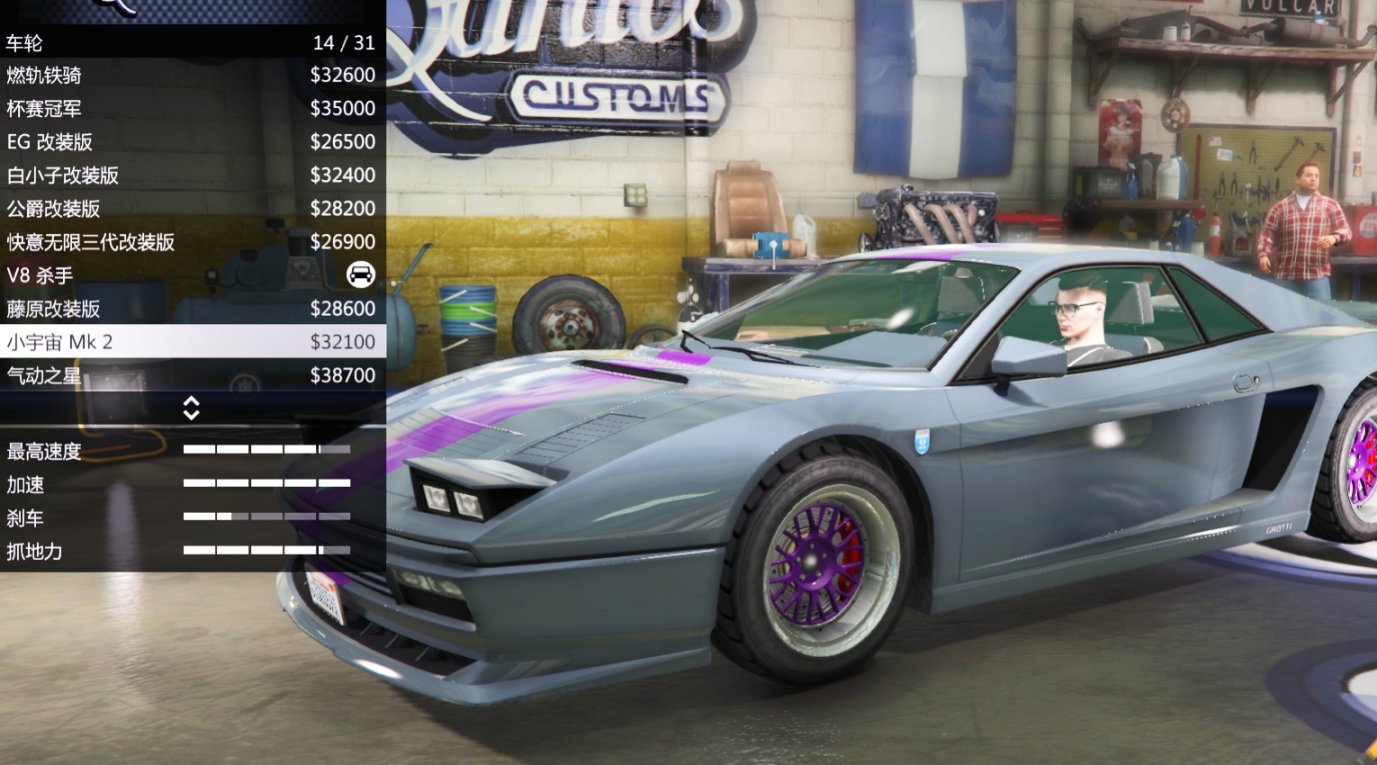Choose the 杯赛冠军 wheels priced $35000
The width and height of the screenshot is (1377, 765).
pyautogui.click(x=150, y=108)
